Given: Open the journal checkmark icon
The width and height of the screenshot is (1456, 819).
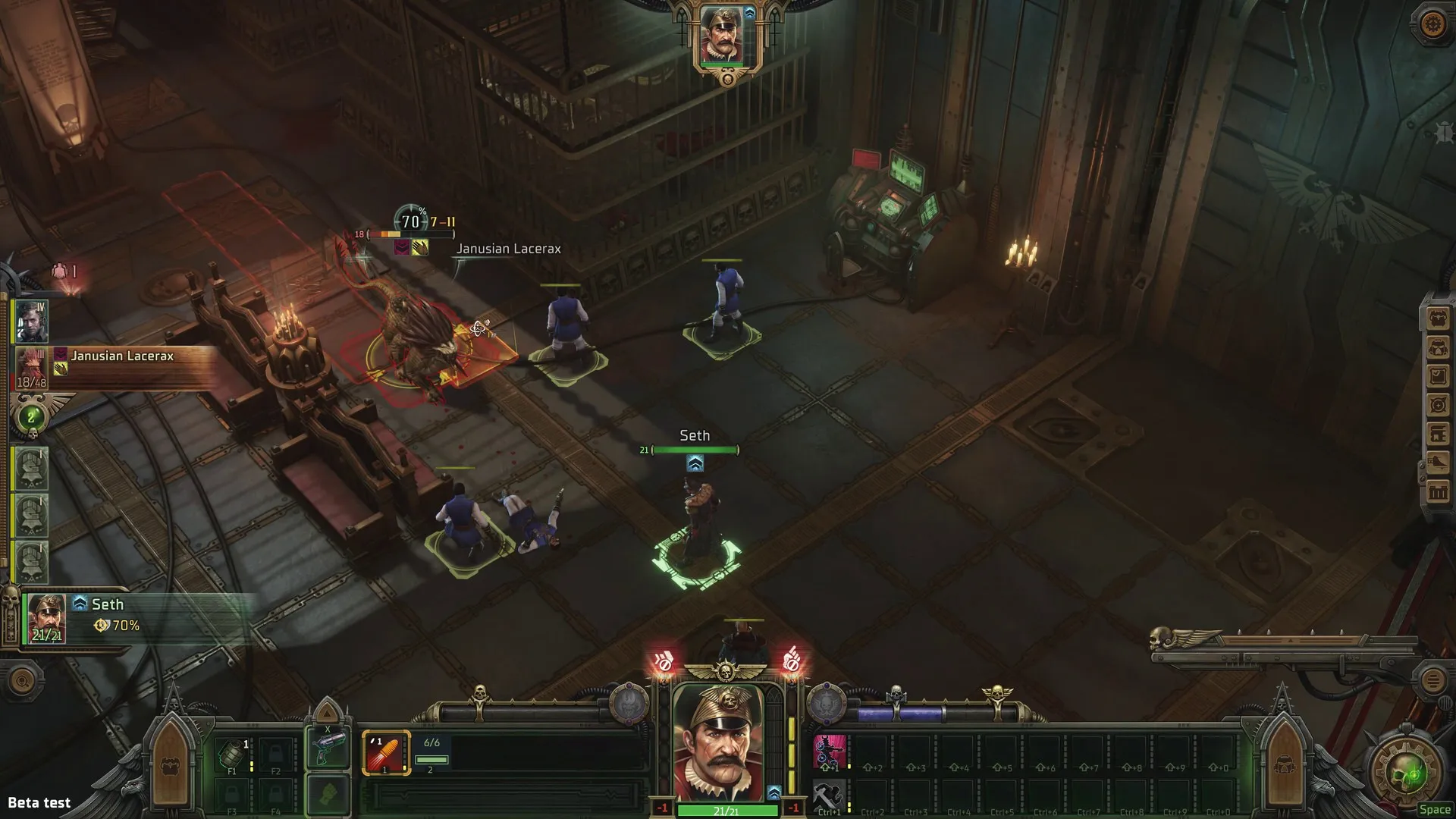Looking at the screenshot, I should [x=1436, y=375].
